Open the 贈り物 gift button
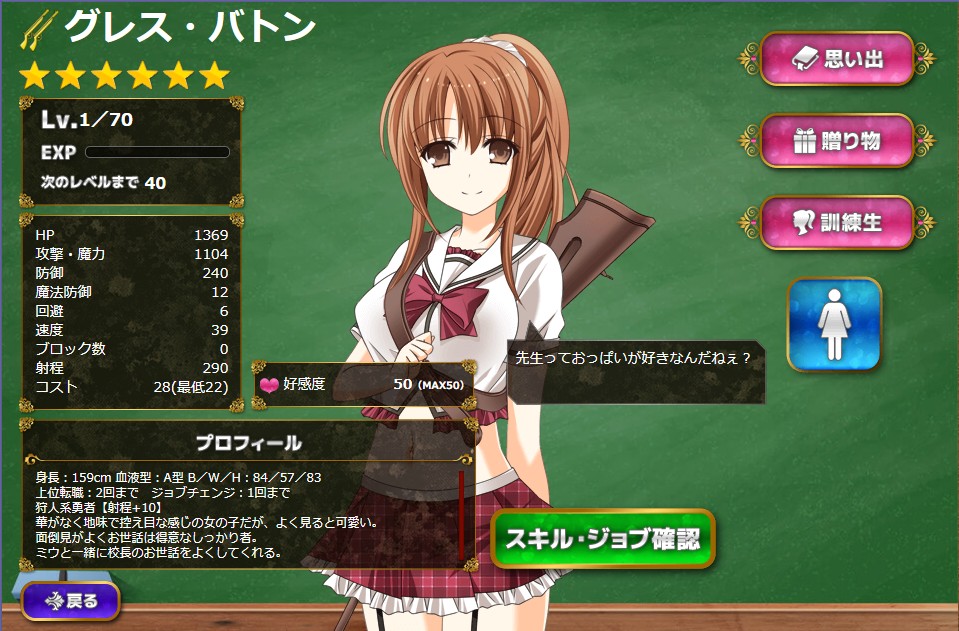The width and height of the screenshot is (959, 631). 837,141
